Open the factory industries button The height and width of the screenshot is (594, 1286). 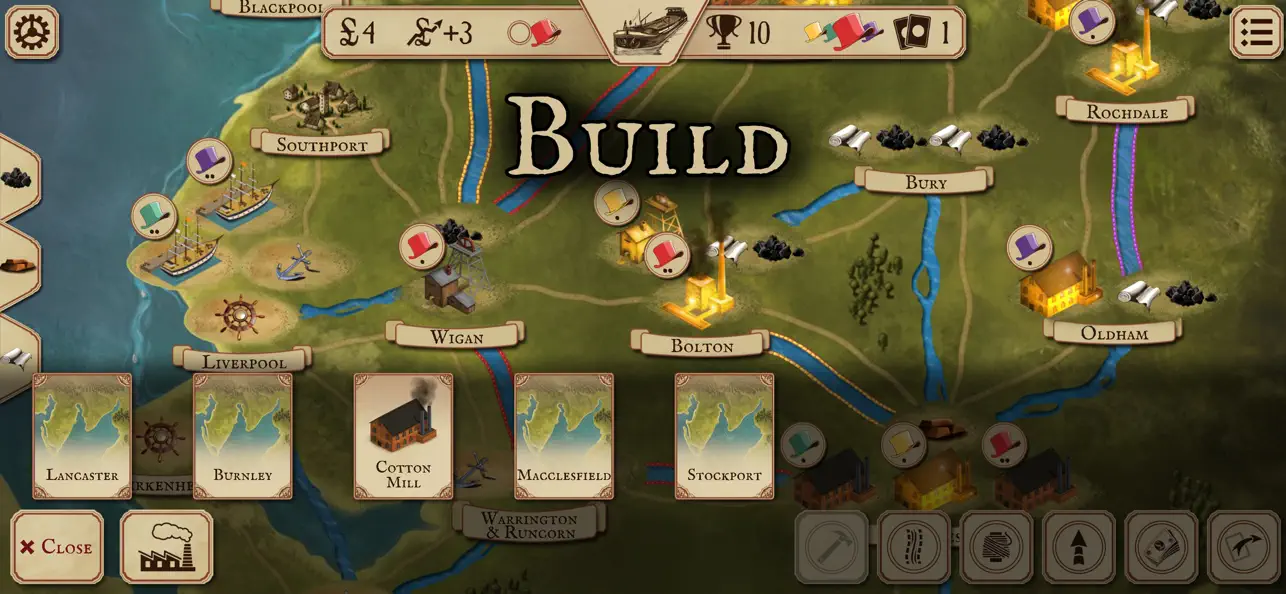coord(166,547)
